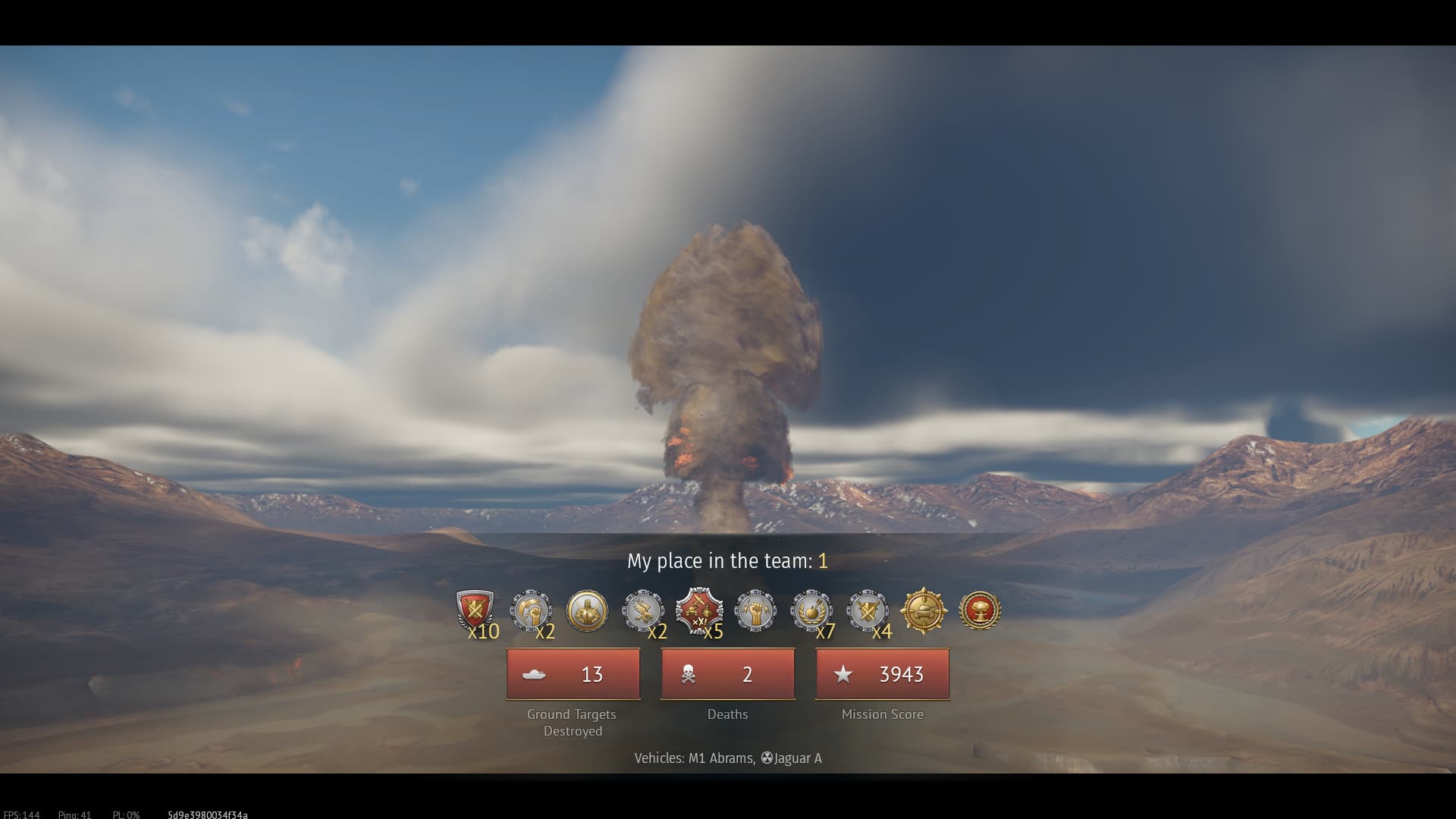
Task: Select the red mushroom cloud nuke medal
Action: [x=980, y=610]
